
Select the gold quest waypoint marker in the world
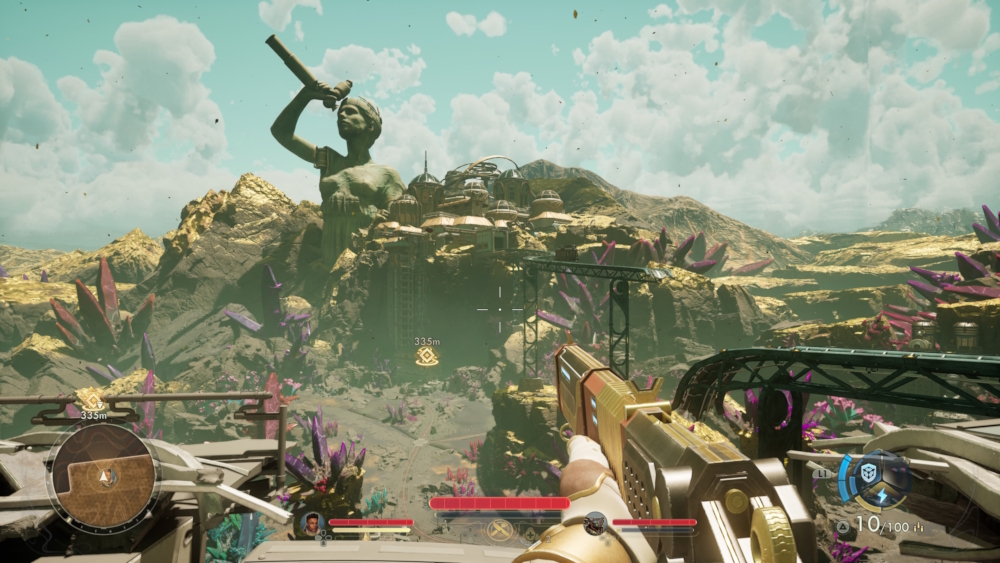click(427, 357)
